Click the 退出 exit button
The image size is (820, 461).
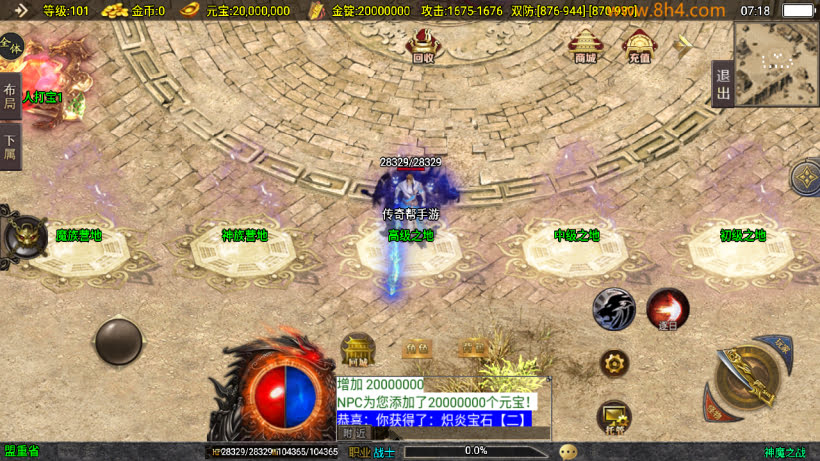722,84
